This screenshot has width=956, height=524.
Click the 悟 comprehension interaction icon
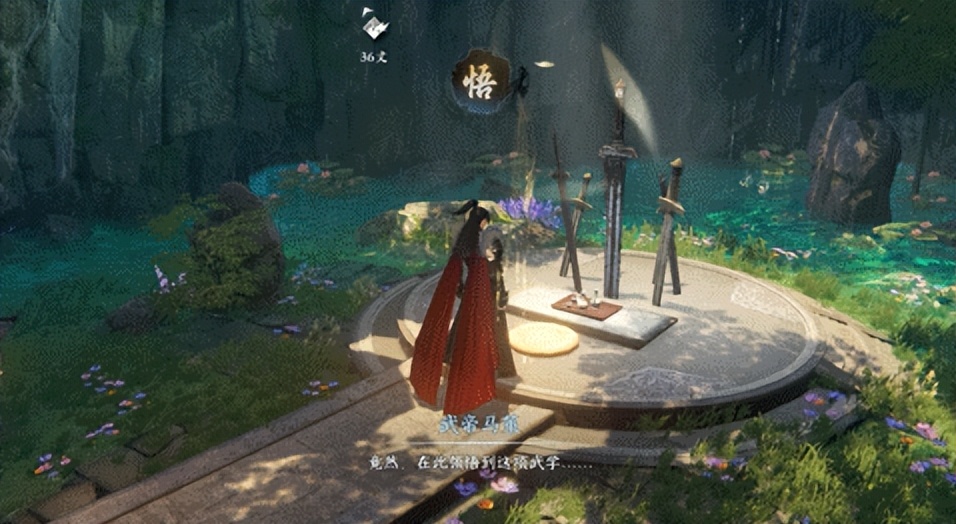(x=479, y=83)
